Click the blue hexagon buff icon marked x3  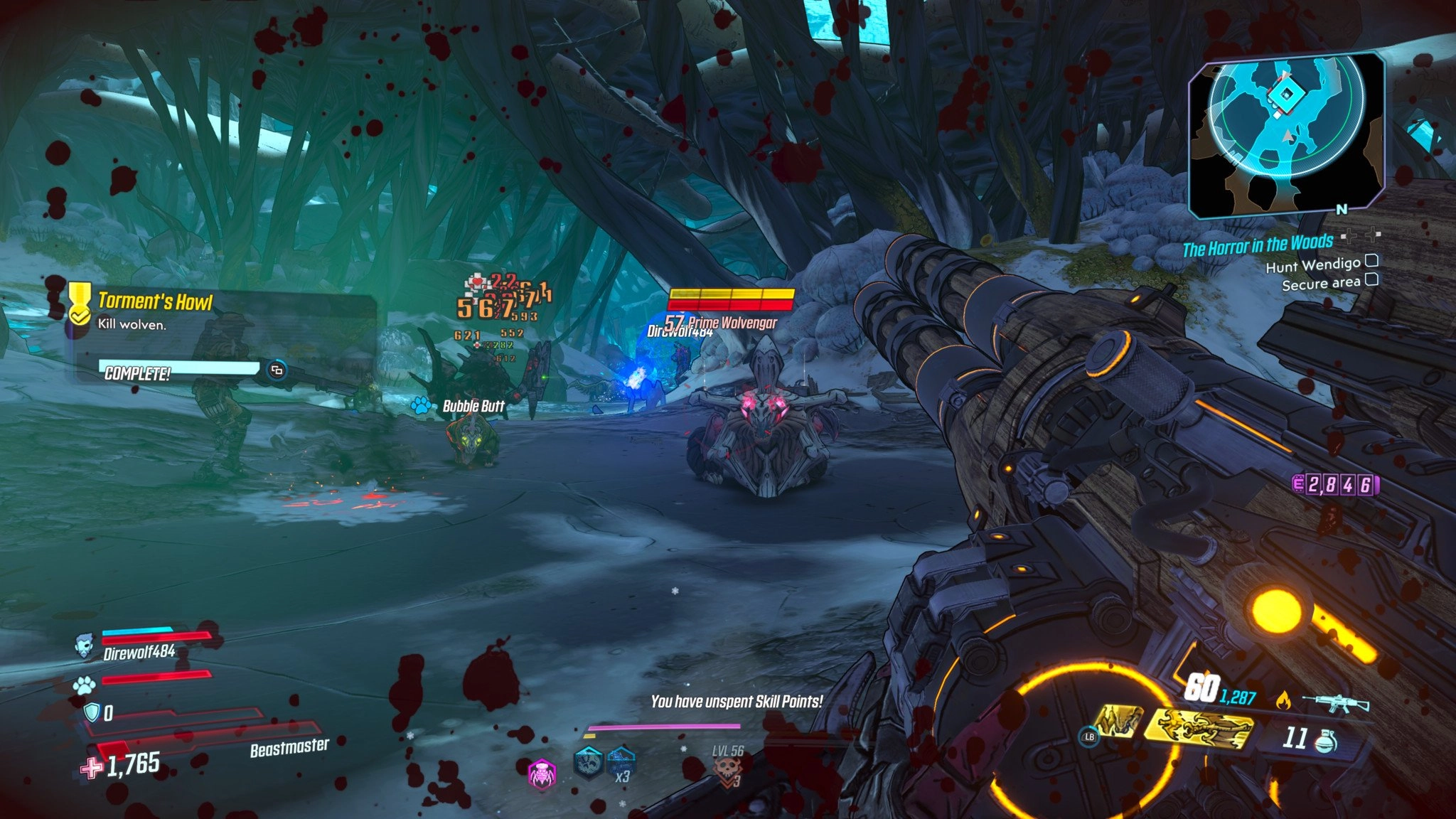pos(621,764)
